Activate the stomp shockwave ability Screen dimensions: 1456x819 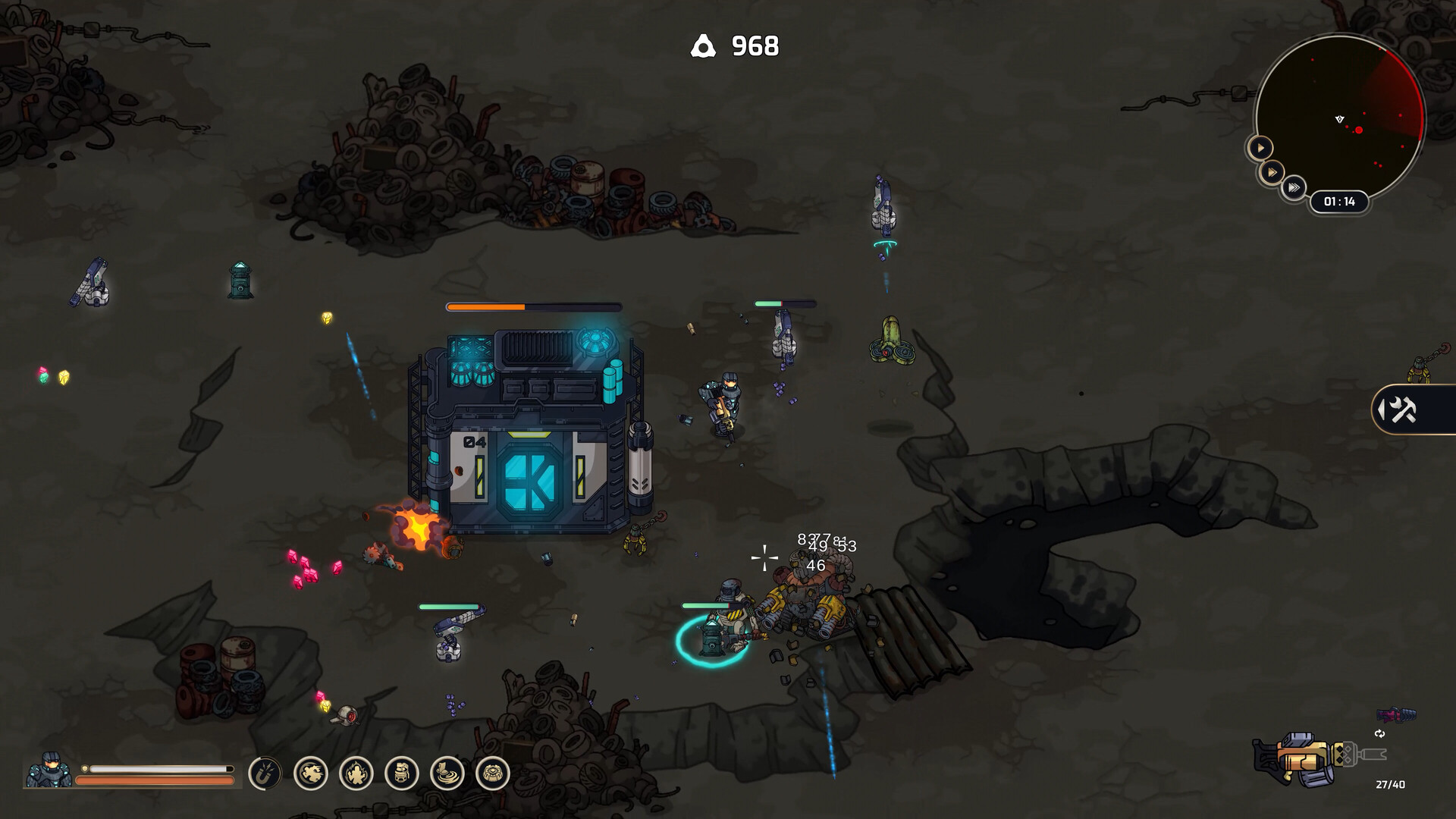tap(447, 773)
